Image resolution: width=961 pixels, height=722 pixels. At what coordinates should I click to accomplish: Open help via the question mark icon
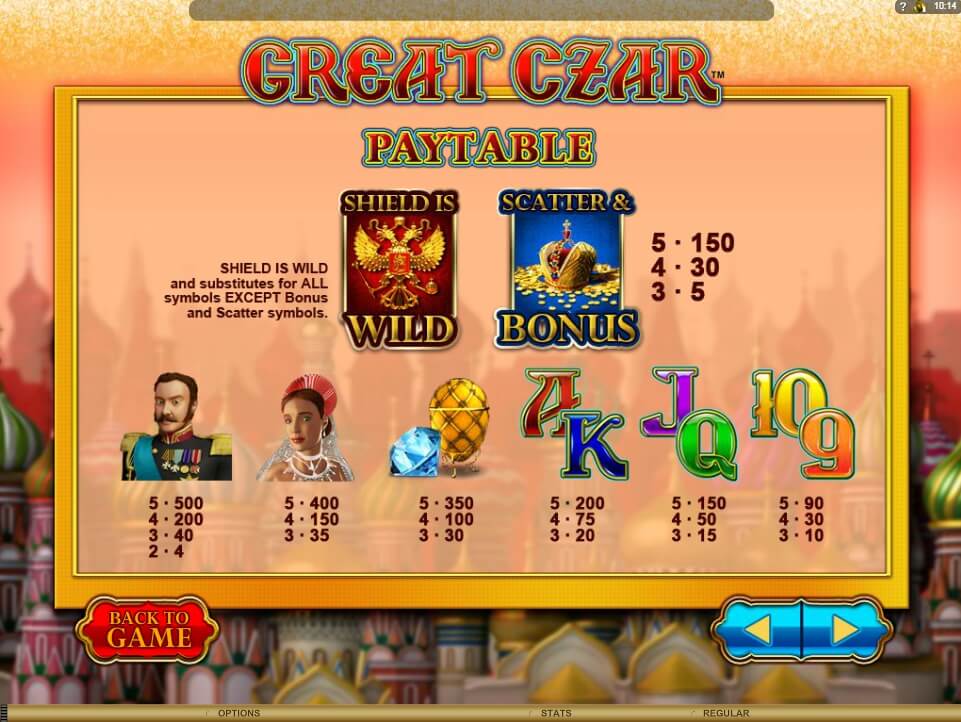point(903,7)
